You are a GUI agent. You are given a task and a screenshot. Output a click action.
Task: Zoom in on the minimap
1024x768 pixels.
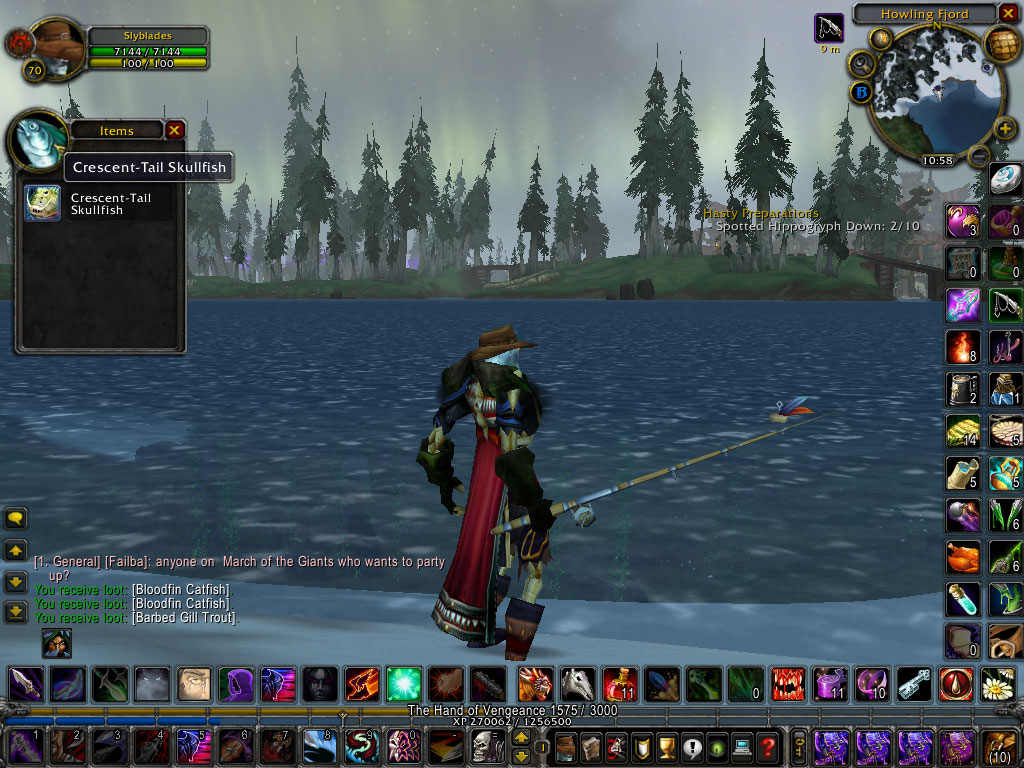[x=1007, y=130]
